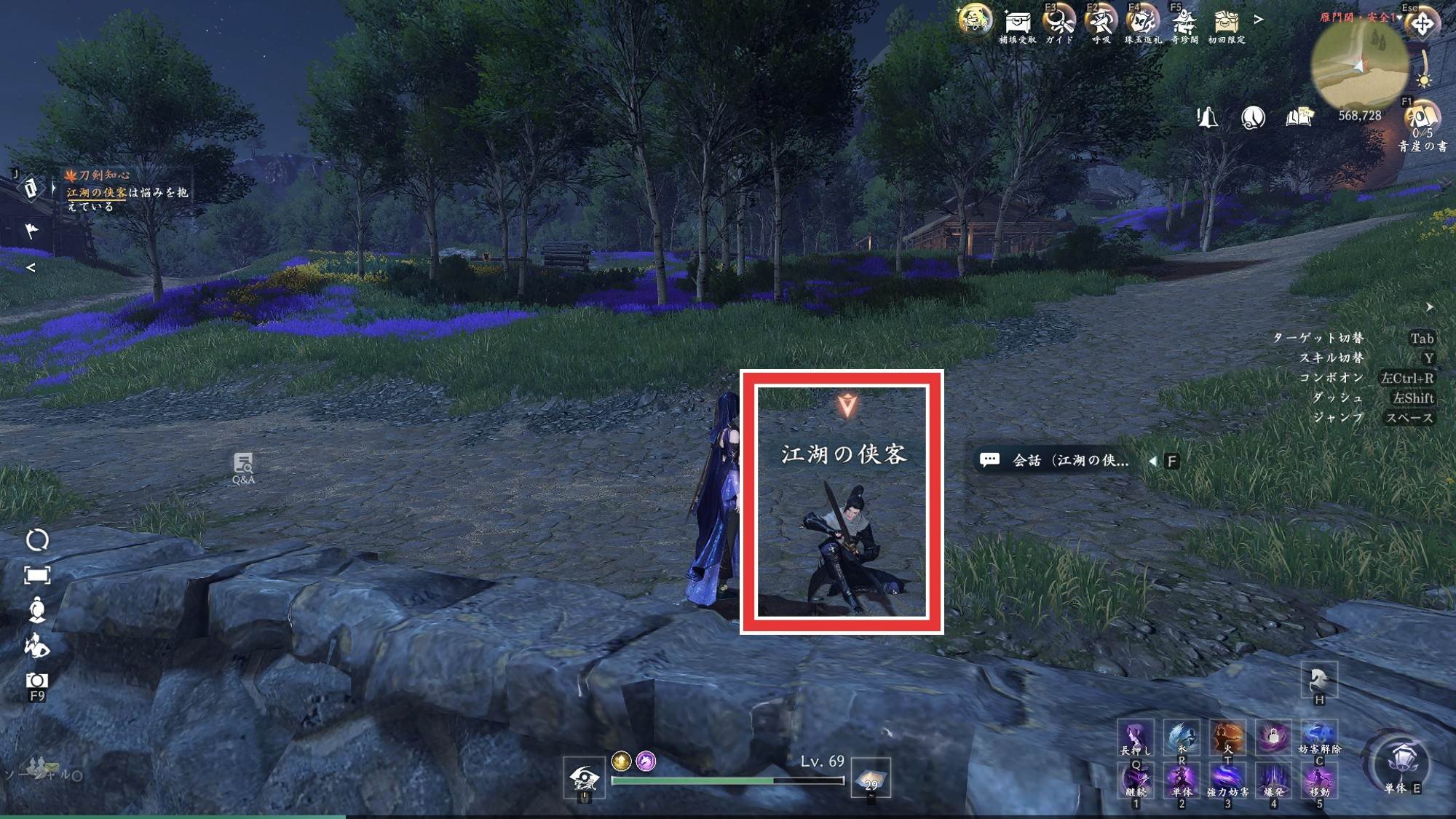This screenshot has height=819, width=1456.
Task: Open the 補填受取 compensation chest
Action: point(1017,22)
